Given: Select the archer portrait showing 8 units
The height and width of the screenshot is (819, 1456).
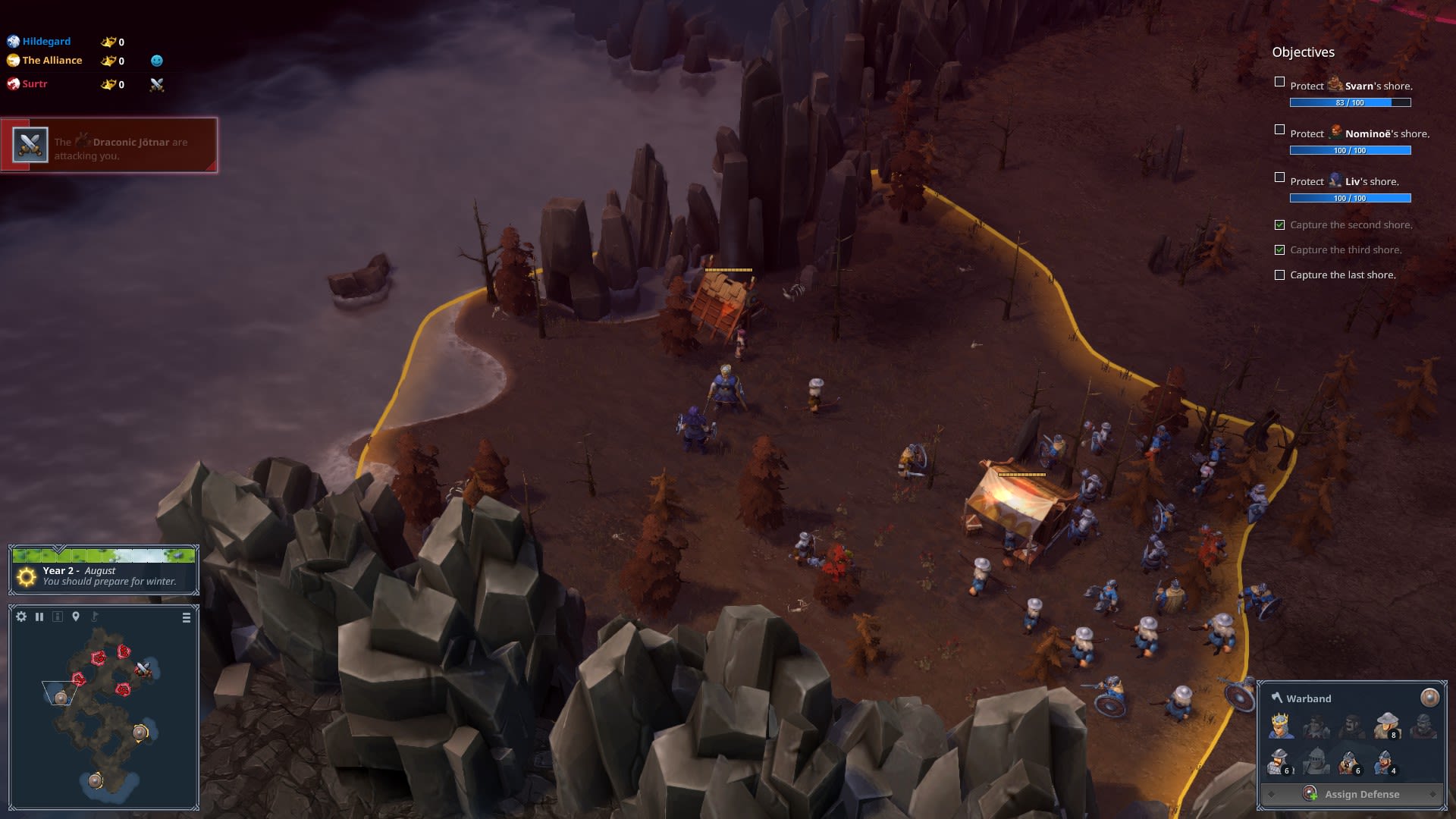Looking at the screenshot, I should coord(1385,726).
